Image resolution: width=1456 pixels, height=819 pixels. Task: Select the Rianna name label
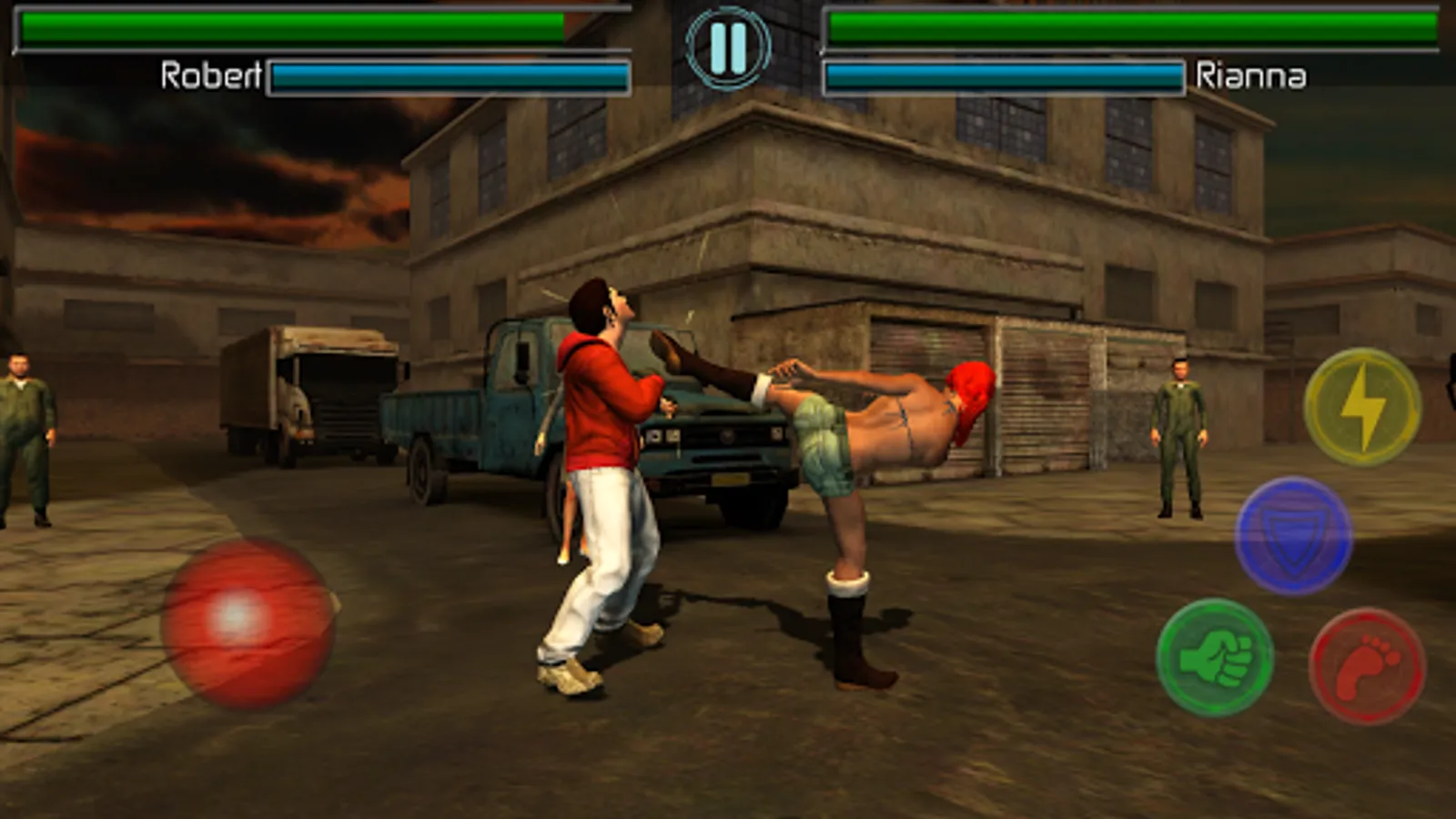1254,77
